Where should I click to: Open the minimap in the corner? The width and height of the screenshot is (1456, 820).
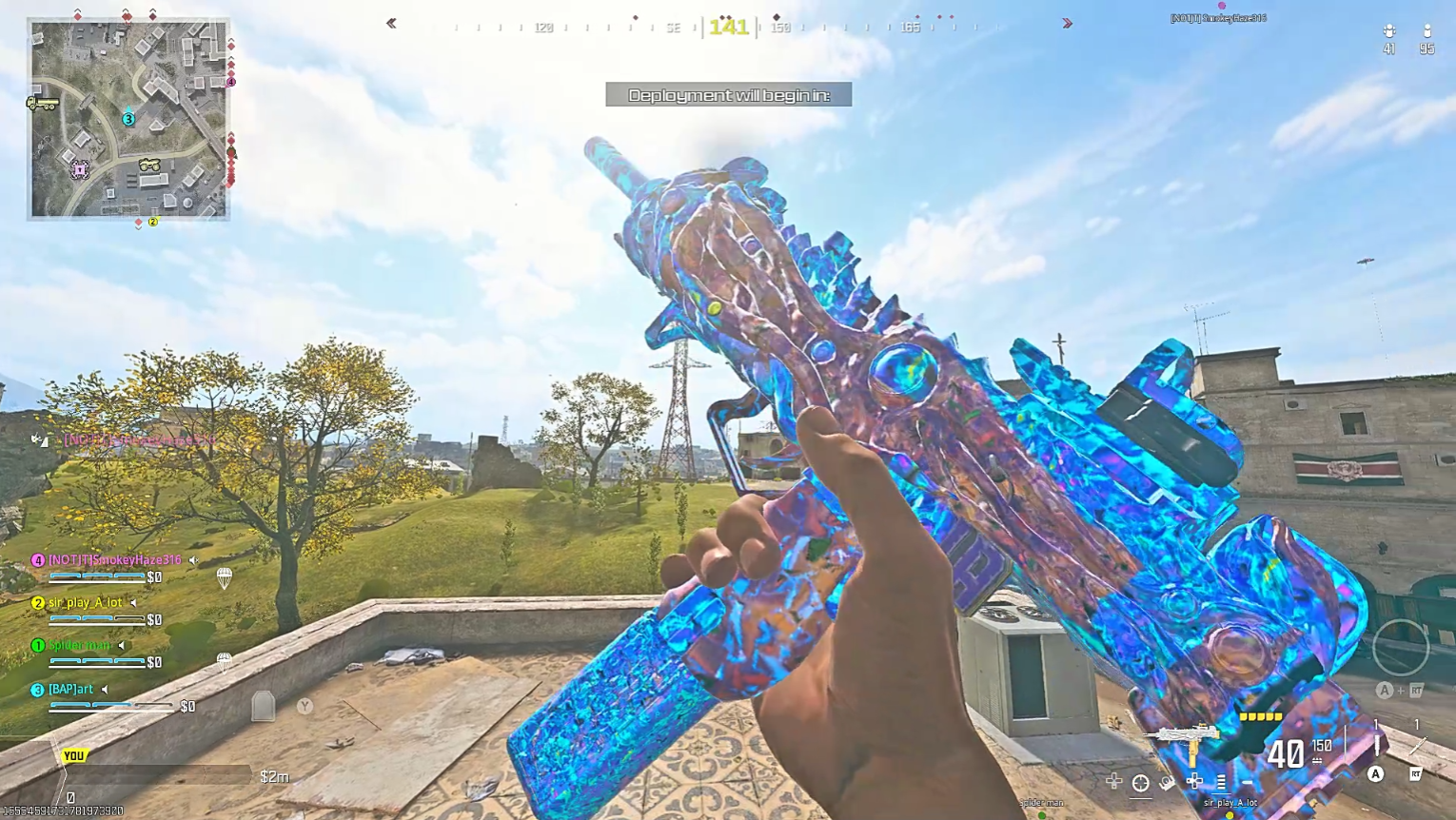(x=128, y=120)
